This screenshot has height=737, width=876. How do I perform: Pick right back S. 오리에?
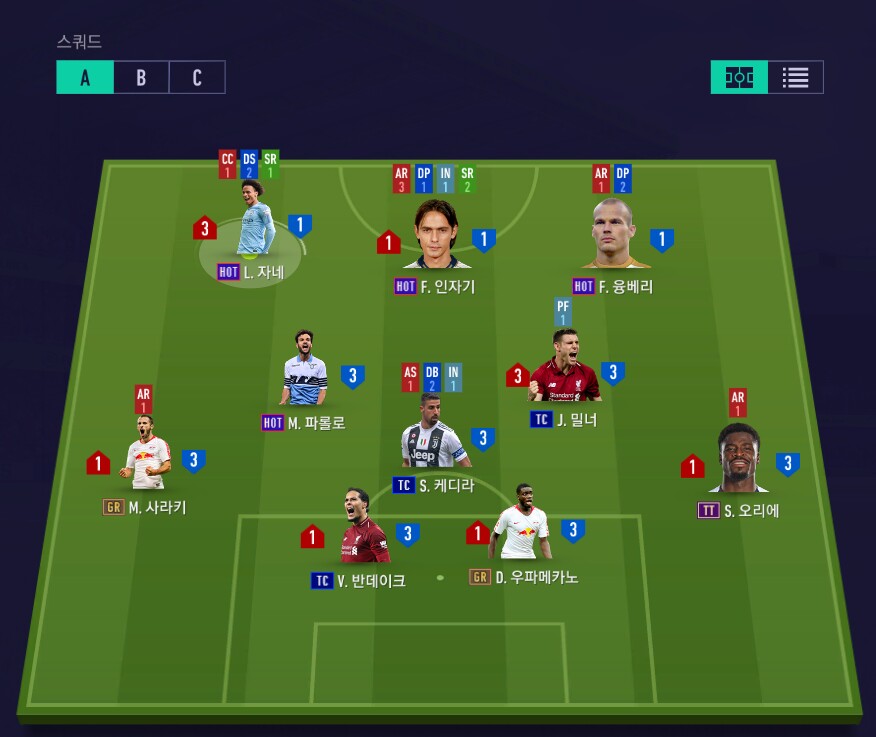739,462
